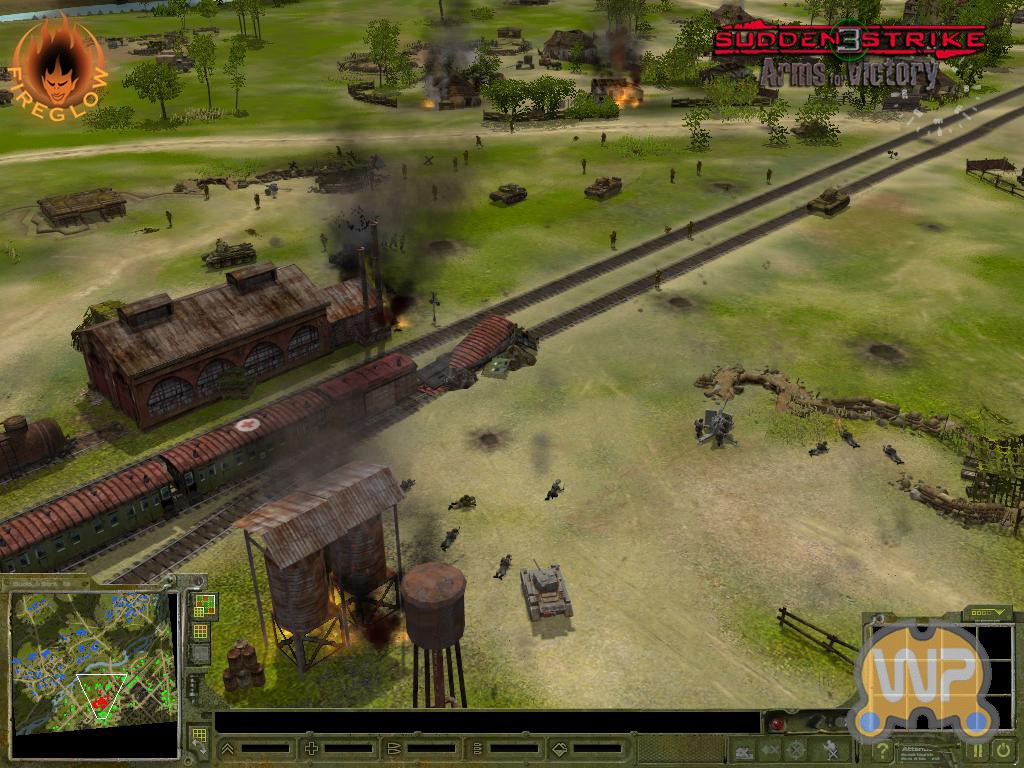
Task: Click the bullet ammunition icon
Action: 394,748
